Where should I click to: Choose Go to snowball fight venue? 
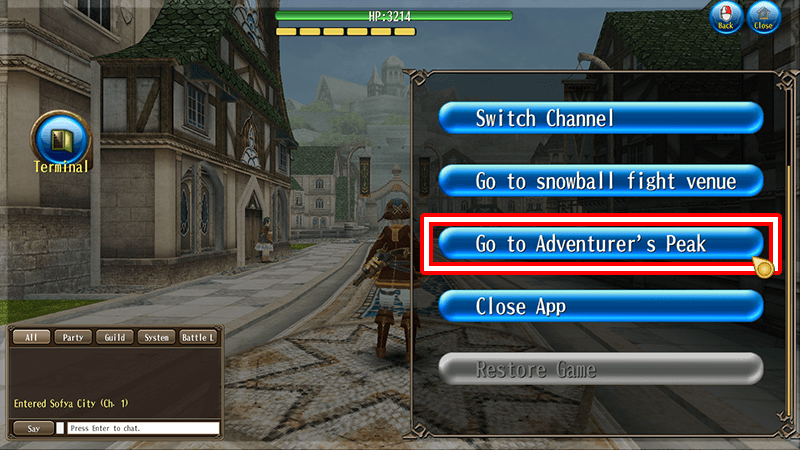coord(601,181)
